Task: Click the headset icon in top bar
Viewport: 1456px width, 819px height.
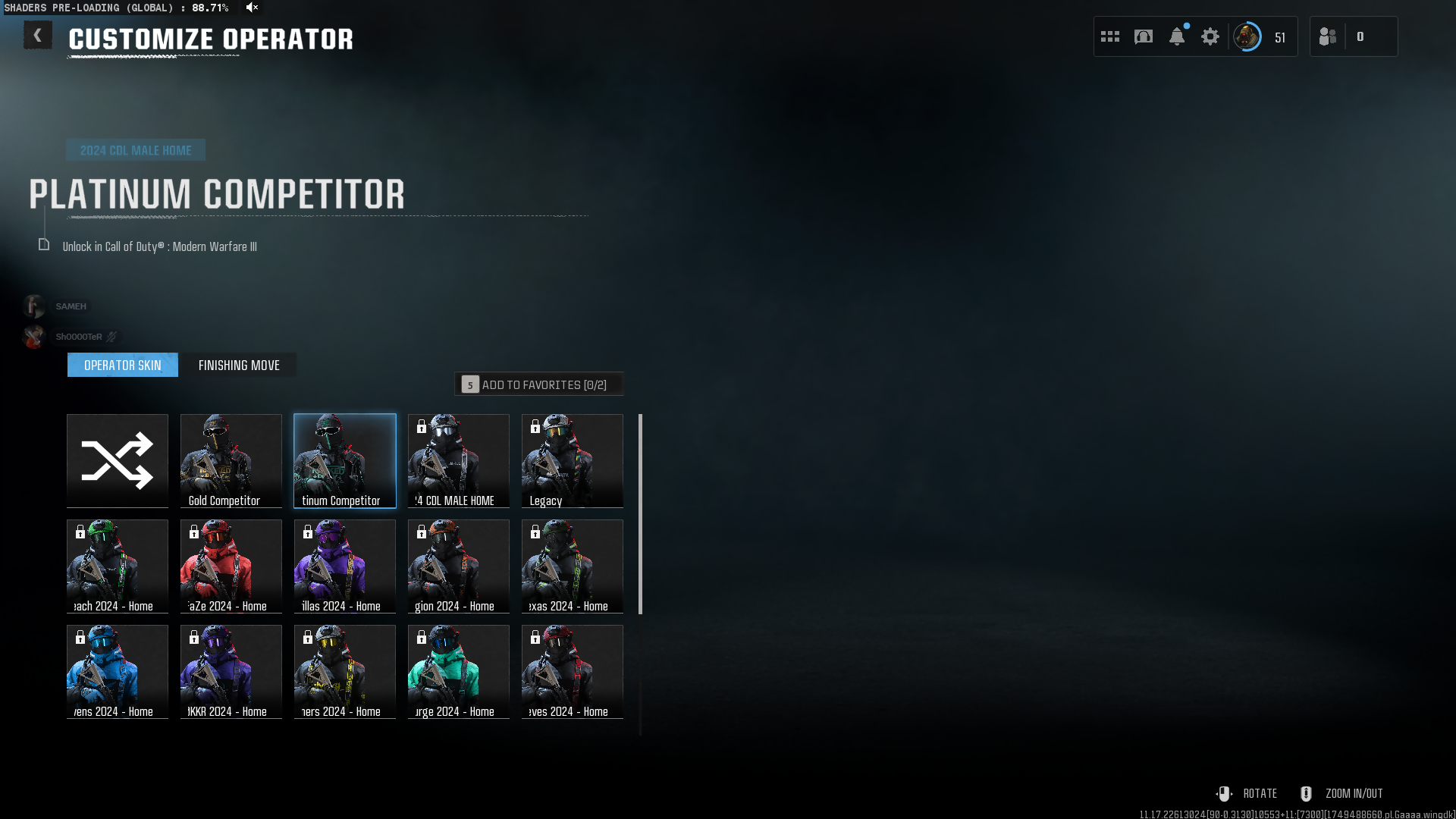Action: (1144, 36)
